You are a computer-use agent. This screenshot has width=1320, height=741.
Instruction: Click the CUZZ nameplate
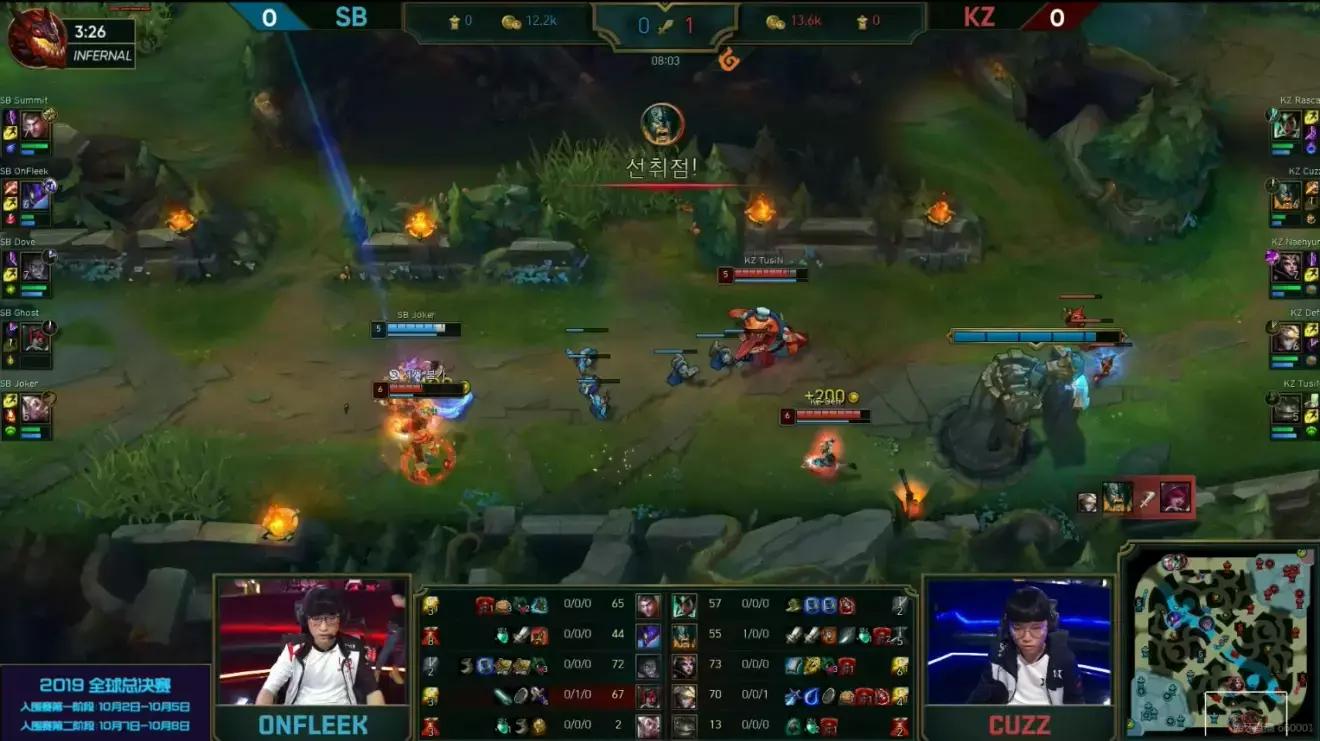tap(1018, 723)
